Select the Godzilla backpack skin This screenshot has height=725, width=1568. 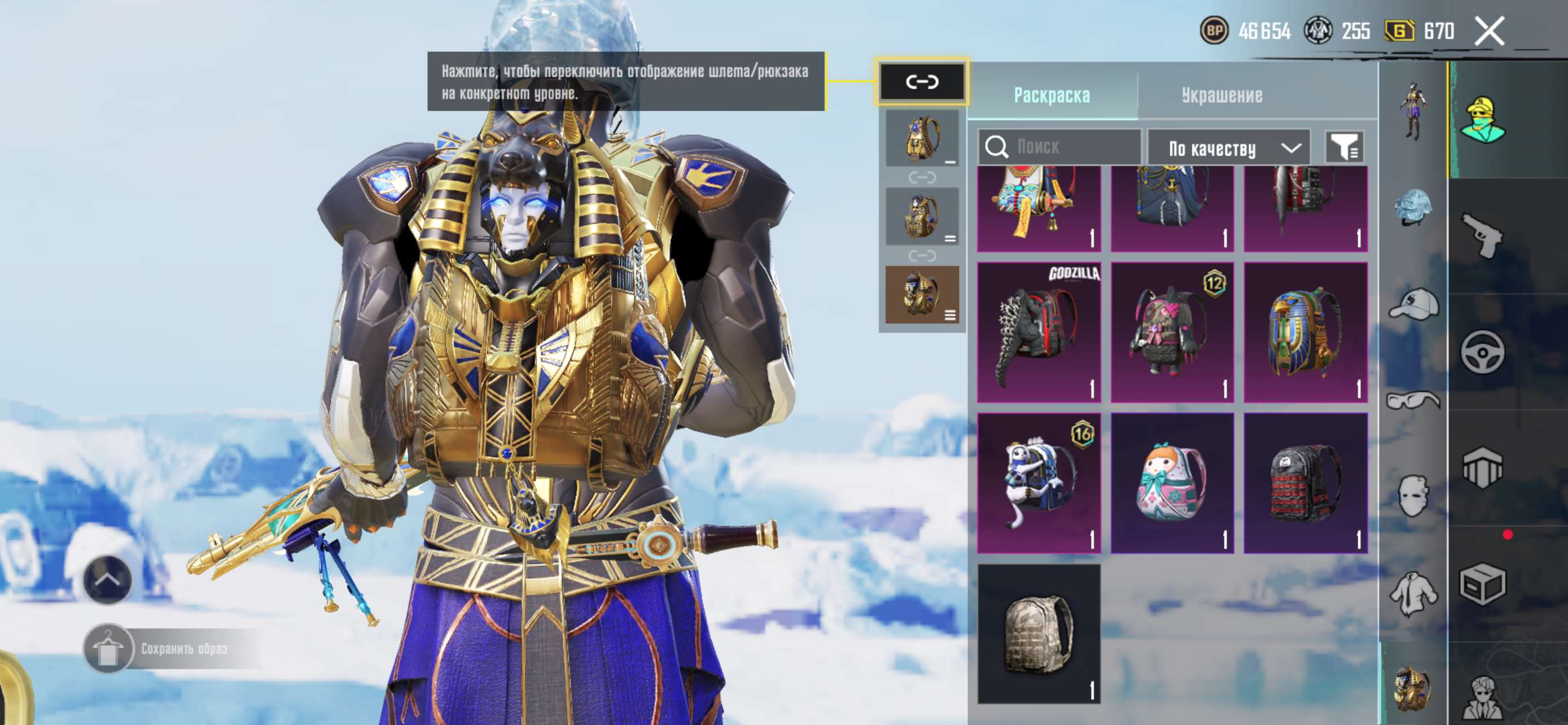point(1039,333)
